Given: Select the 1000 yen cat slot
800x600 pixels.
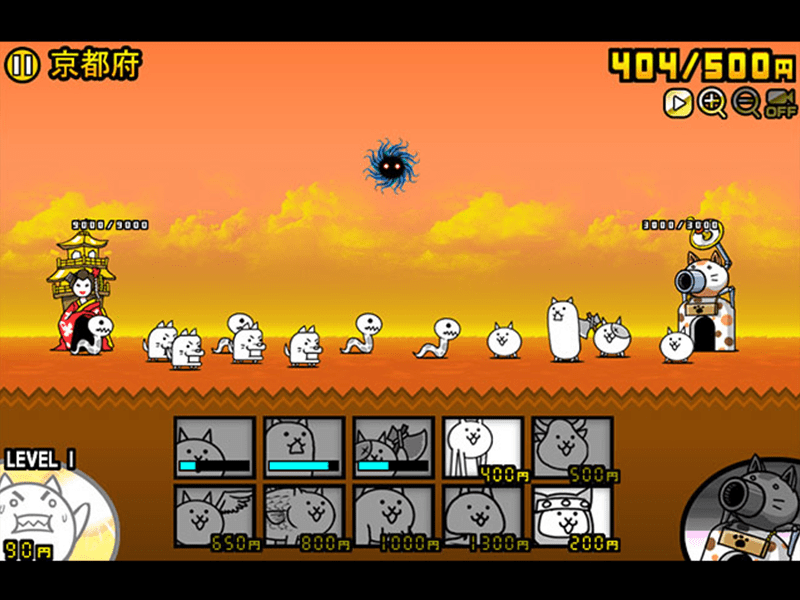Looking at the screenshot, I should (x=393, y=516).
